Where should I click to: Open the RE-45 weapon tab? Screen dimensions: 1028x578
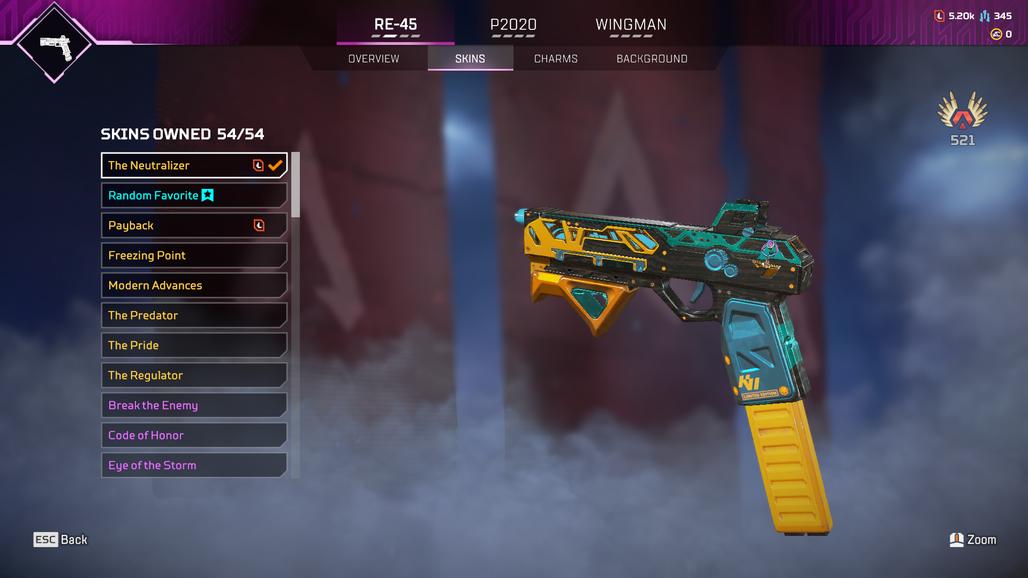coord(395,25)
